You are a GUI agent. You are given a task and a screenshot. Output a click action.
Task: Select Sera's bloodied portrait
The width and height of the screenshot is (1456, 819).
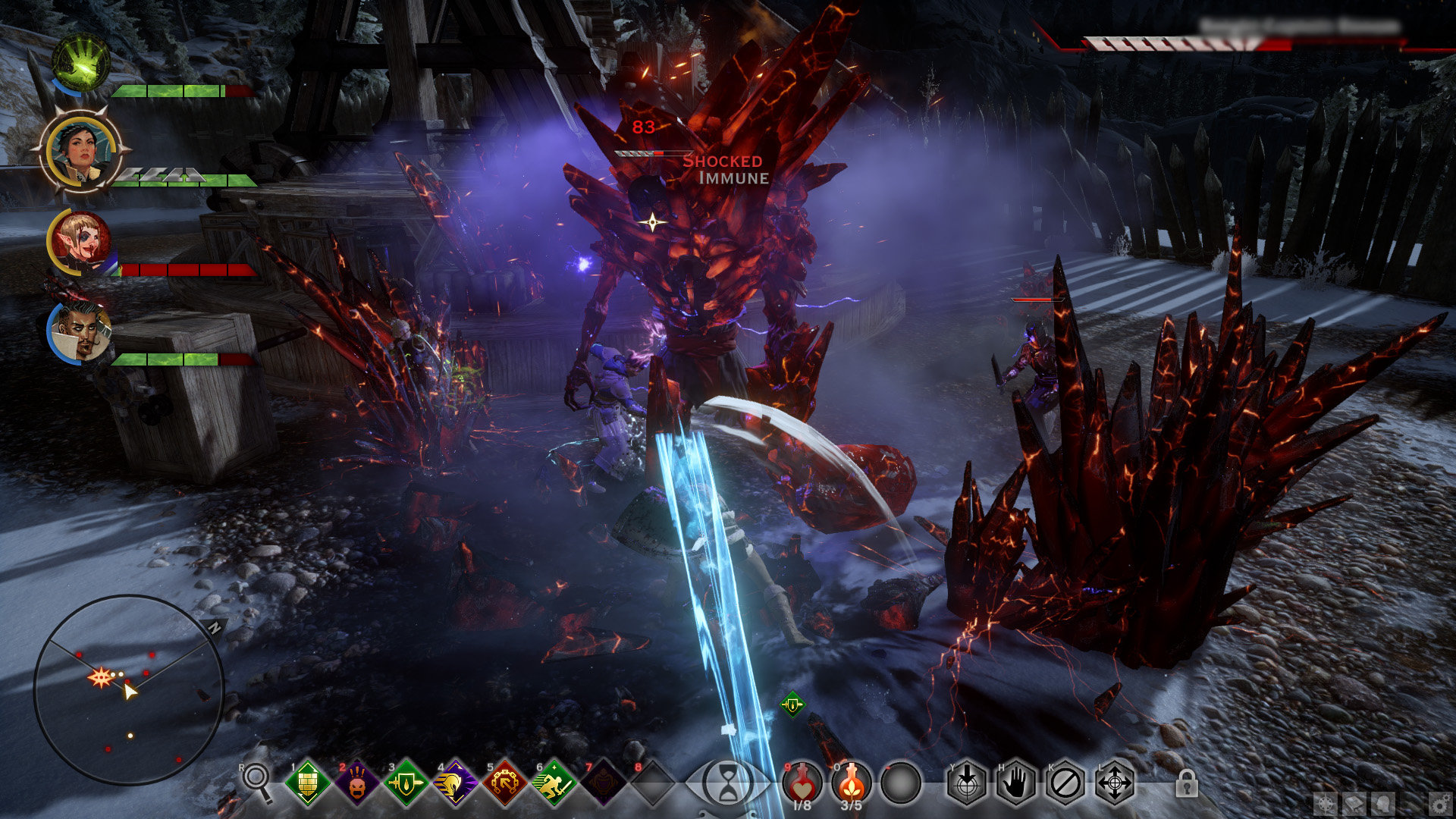point(80,242)
